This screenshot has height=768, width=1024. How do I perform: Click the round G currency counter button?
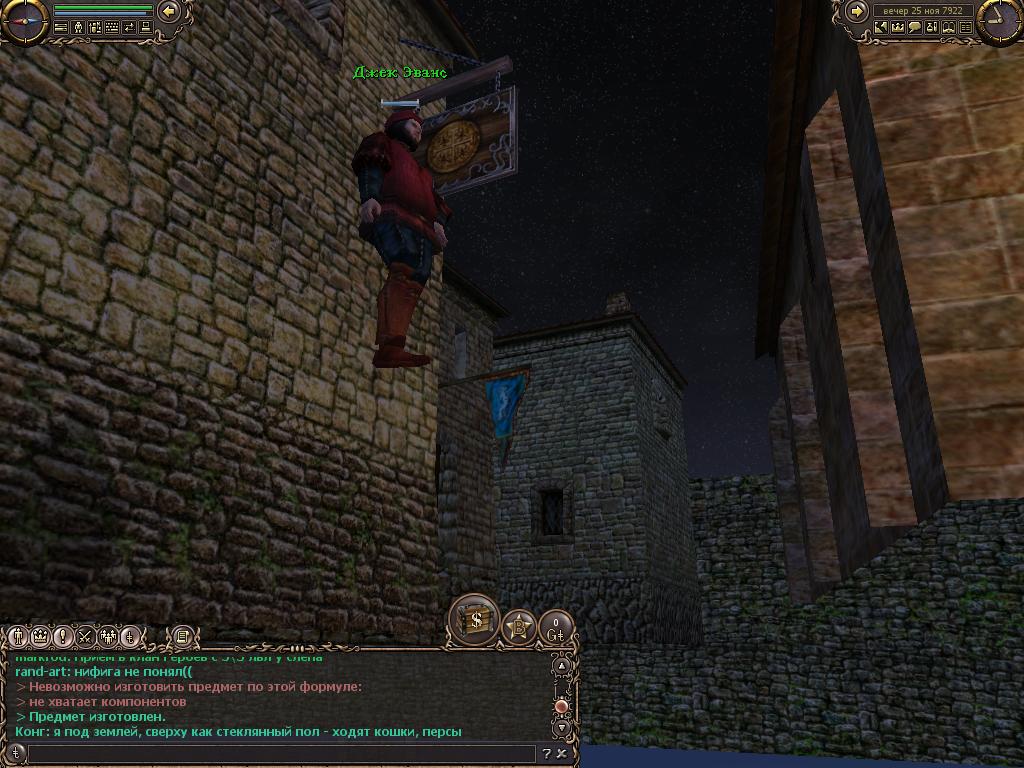(555, 628)
